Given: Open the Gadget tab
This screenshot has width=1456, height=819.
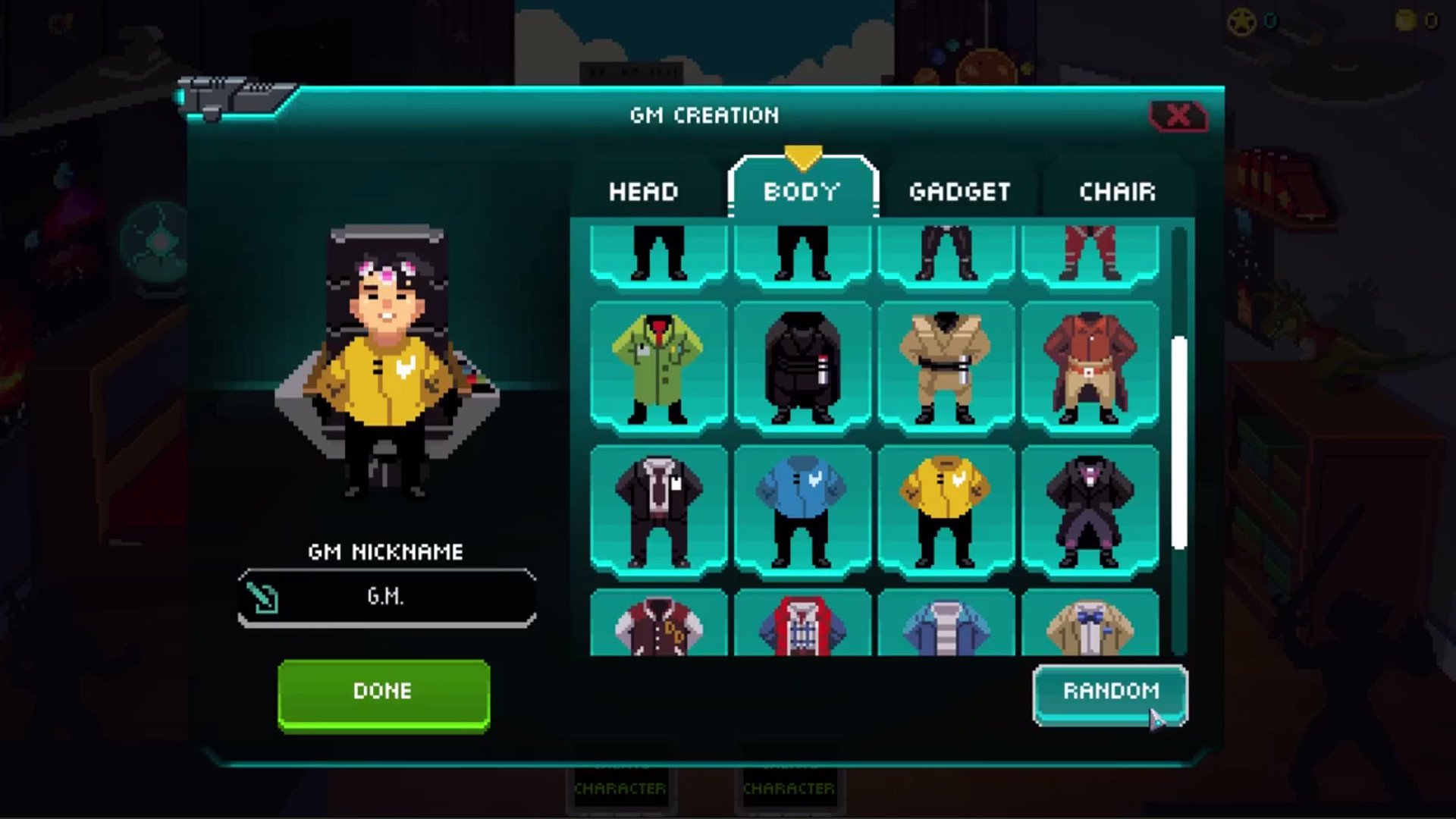Looking at the screenshot, I should [x=959, y=192].
